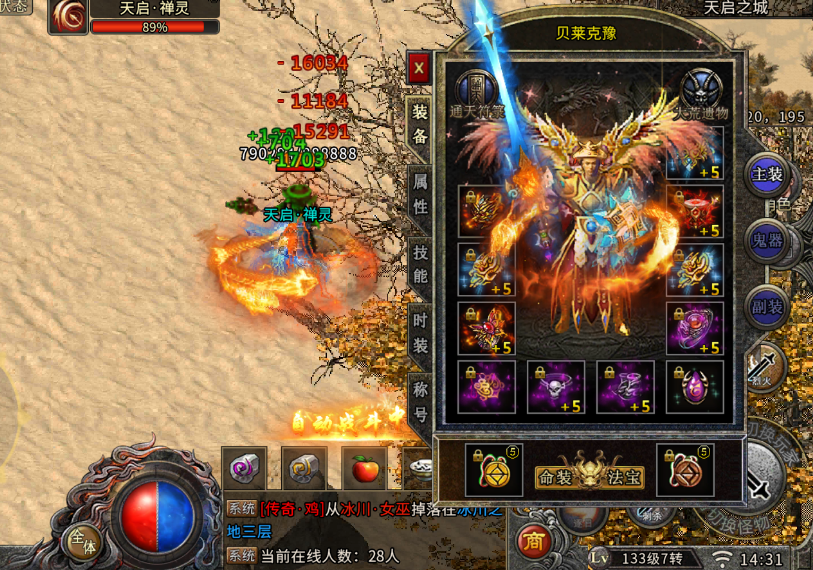Select the purple skull ring slot
The image size is (813, 570).
click(x=555, y=386)
